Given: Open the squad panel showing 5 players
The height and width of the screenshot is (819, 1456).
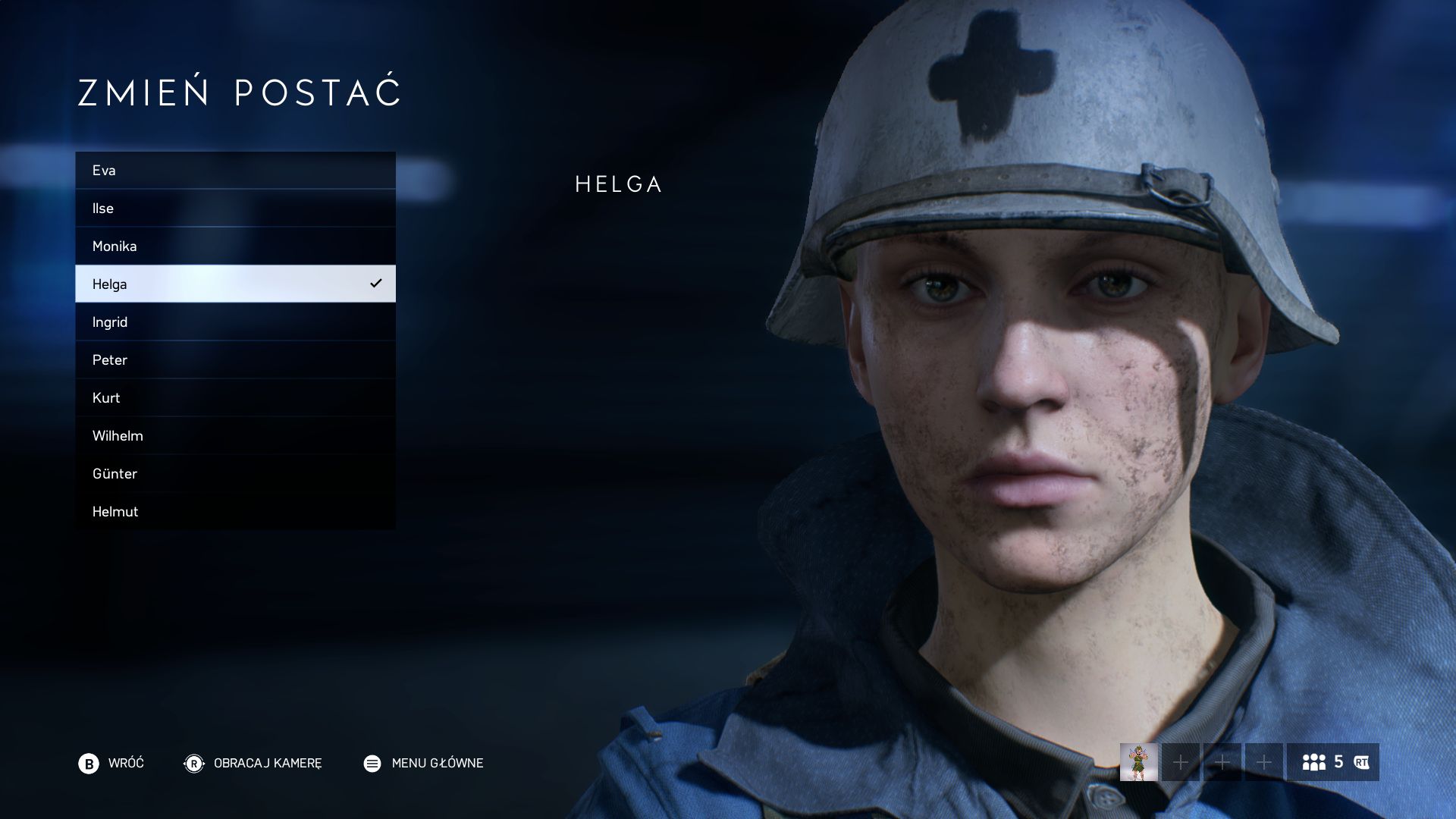Looking at the screenshot, I should 1332,762.
